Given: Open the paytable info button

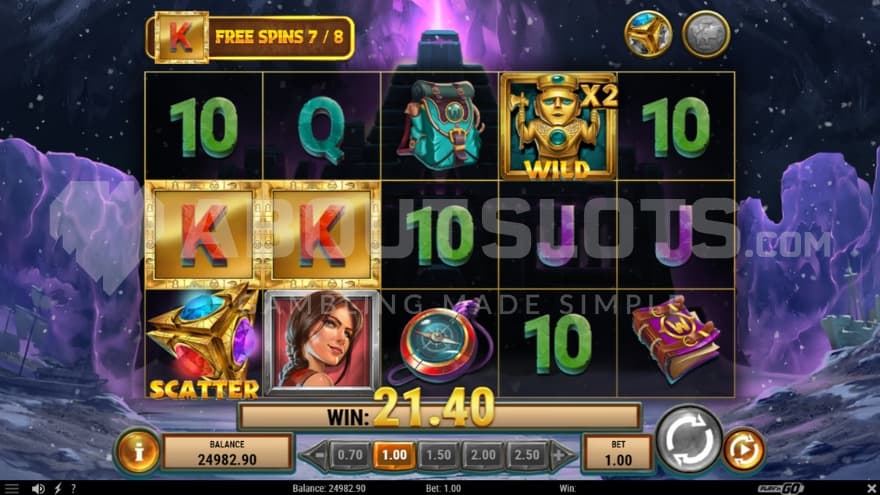Looking at the screenshot, I should (137, 452).
